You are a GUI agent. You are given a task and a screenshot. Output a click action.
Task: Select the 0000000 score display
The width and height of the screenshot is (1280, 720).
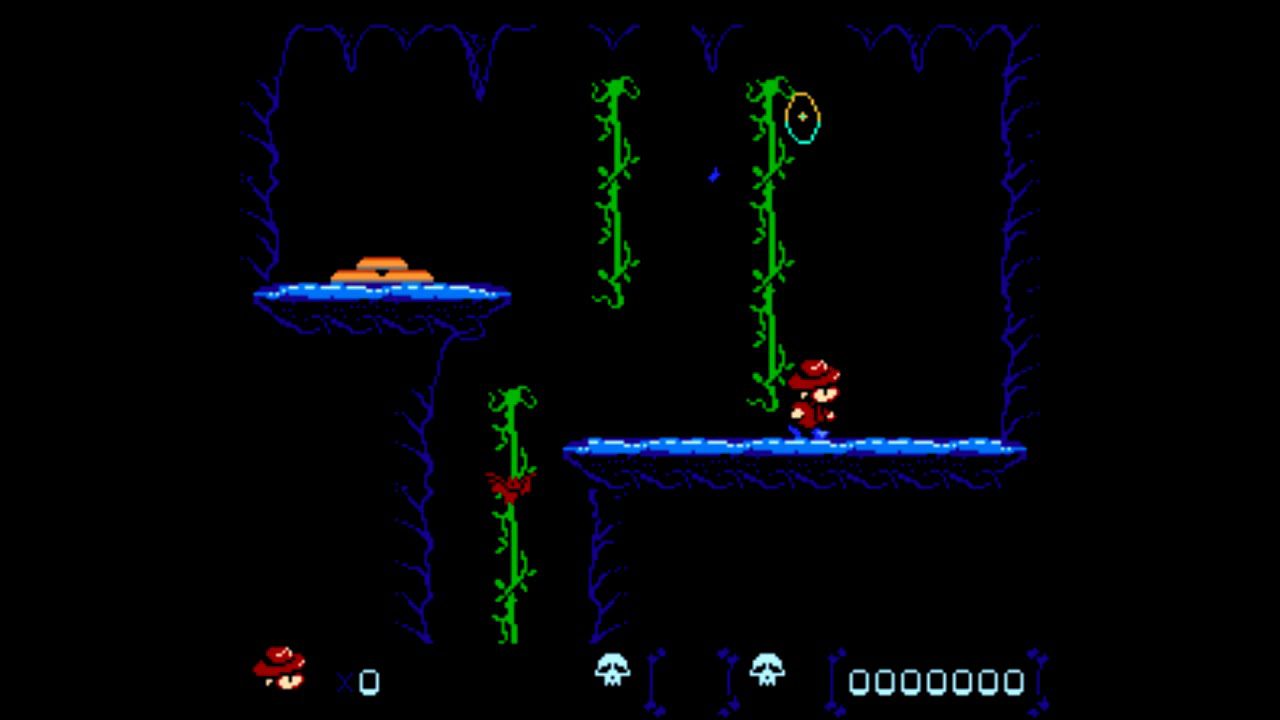(935, 680)
